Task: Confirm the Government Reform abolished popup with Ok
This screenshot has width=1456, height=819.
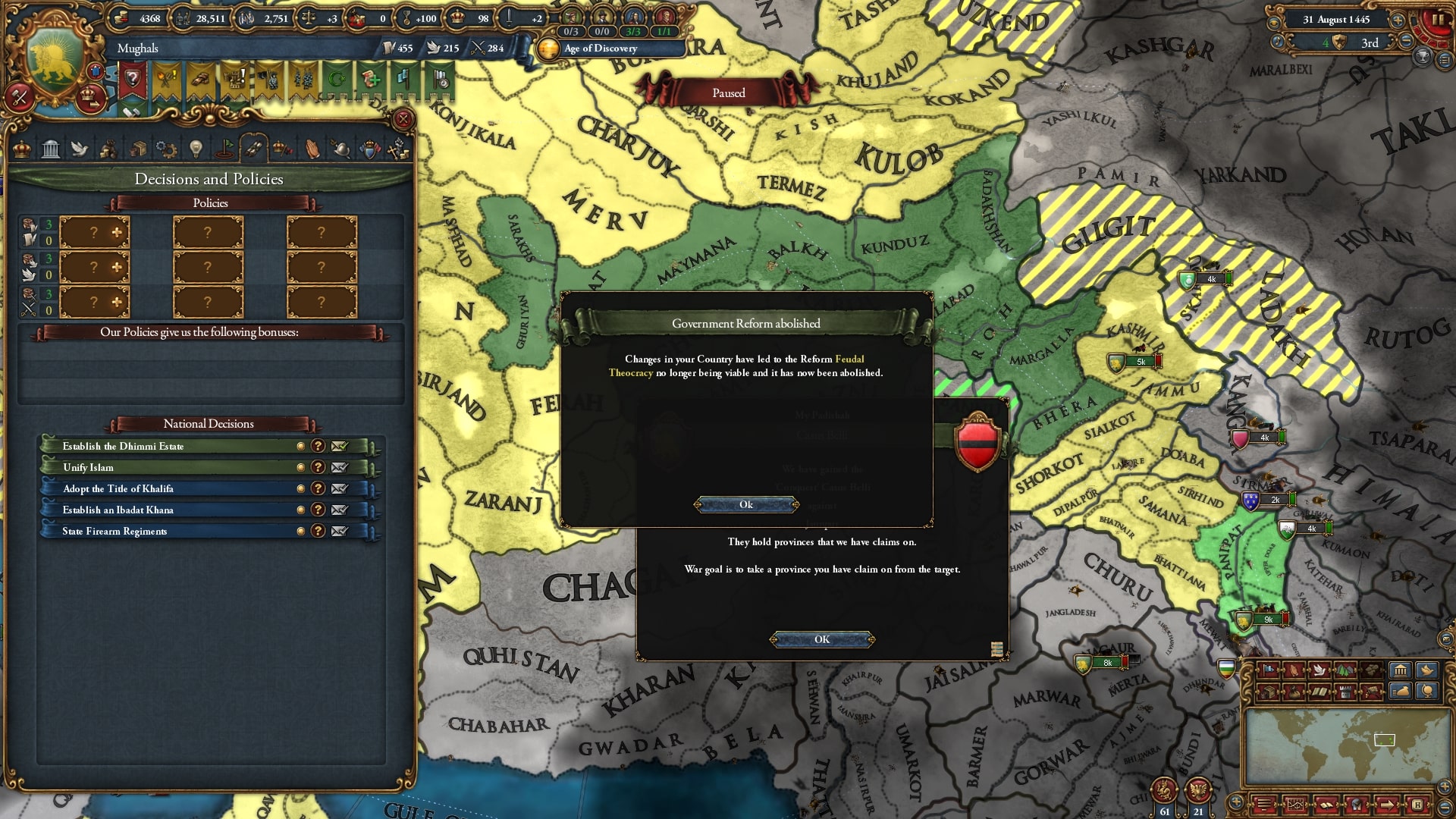Action: point(746,505)
